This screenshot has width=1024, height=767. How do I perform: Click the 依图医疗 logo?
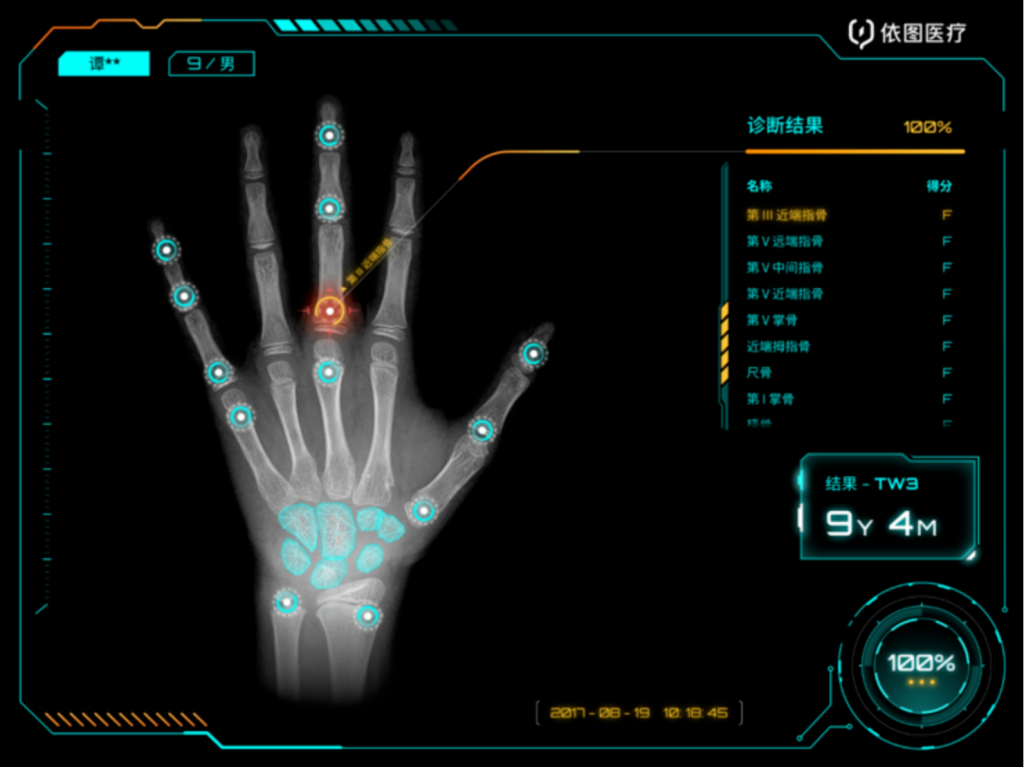[907, 34]
